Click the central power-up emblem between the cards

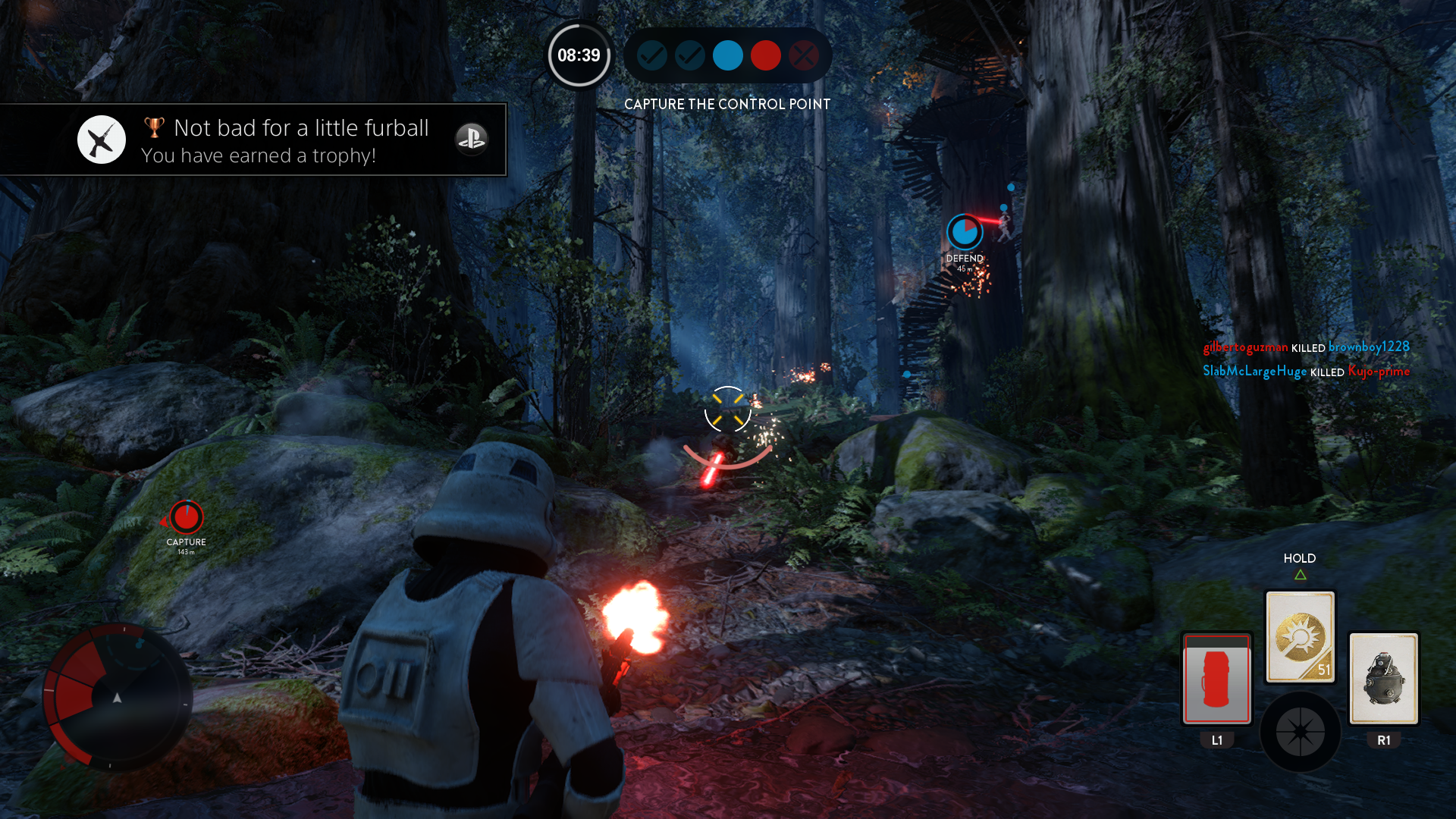click(1300, 730)
